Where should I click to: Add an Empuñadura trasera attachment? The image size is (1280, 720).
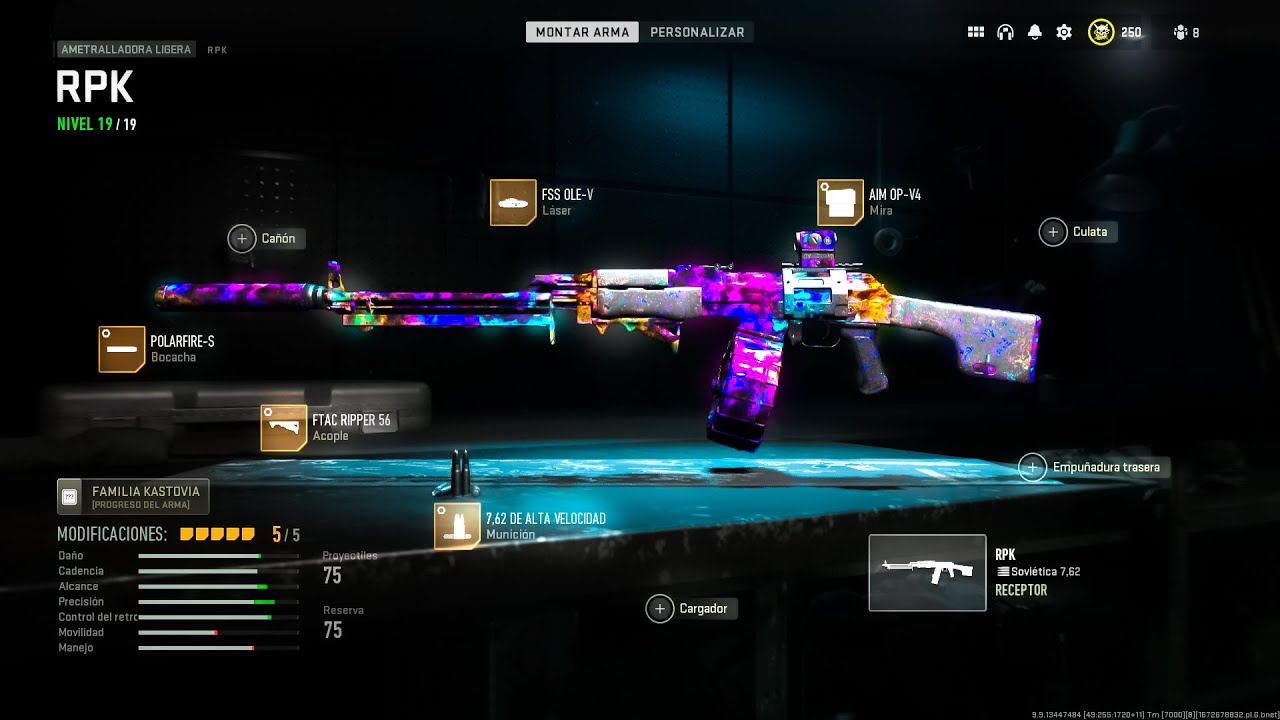(x=1032, y=467)
